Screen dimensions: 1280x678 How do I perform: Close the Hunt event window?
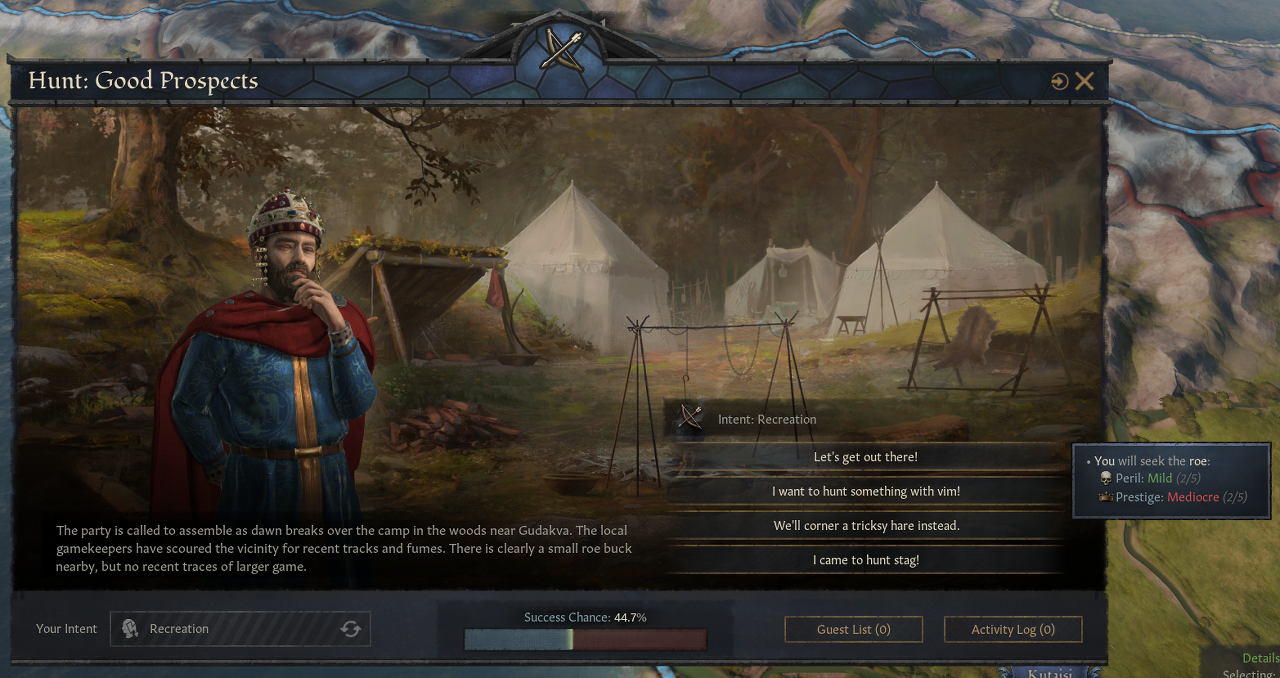tap(1085, 82)
